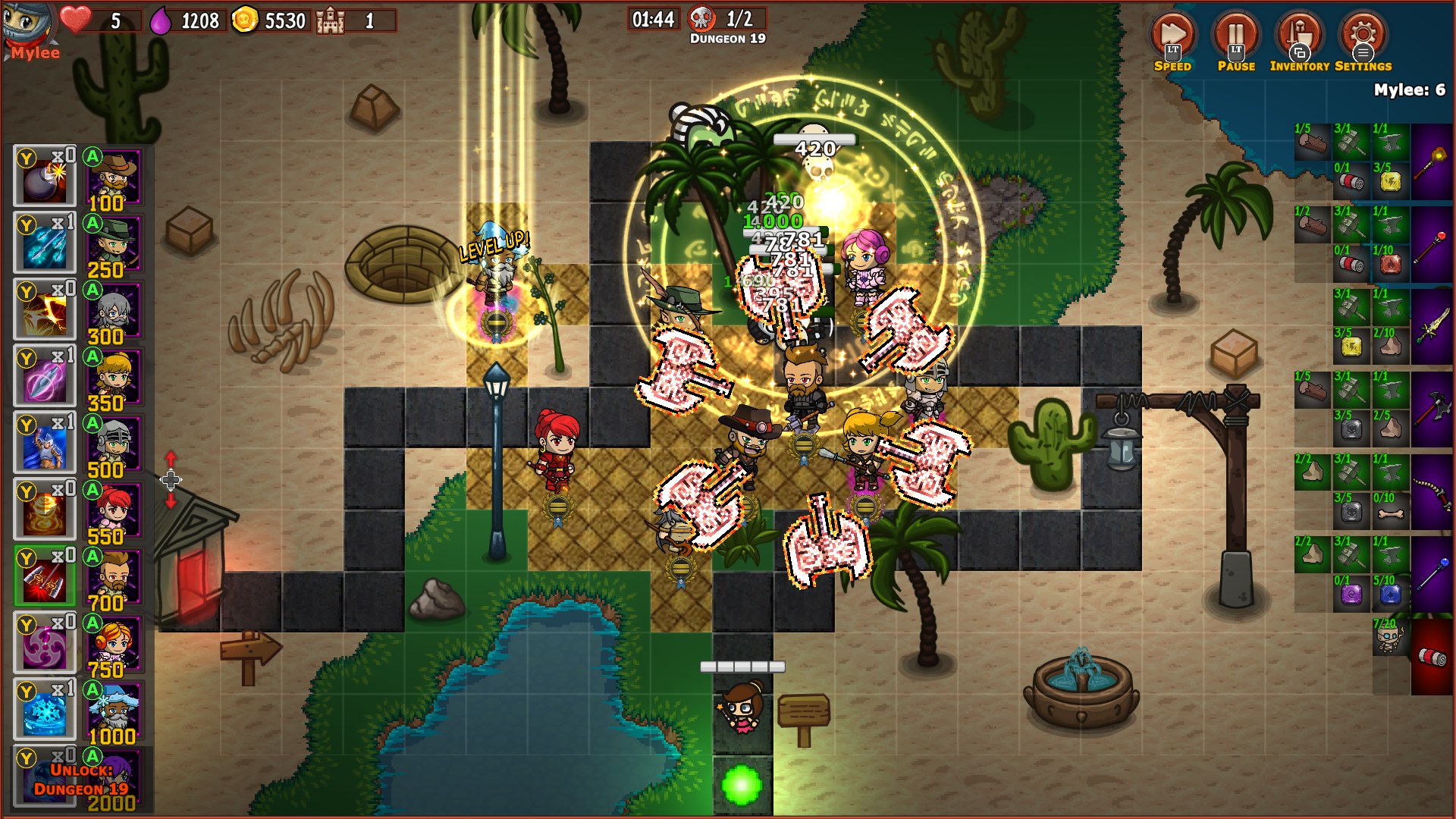
Task: Select the highlighted dual-axe ability
Action: click(x=43, y=576)
